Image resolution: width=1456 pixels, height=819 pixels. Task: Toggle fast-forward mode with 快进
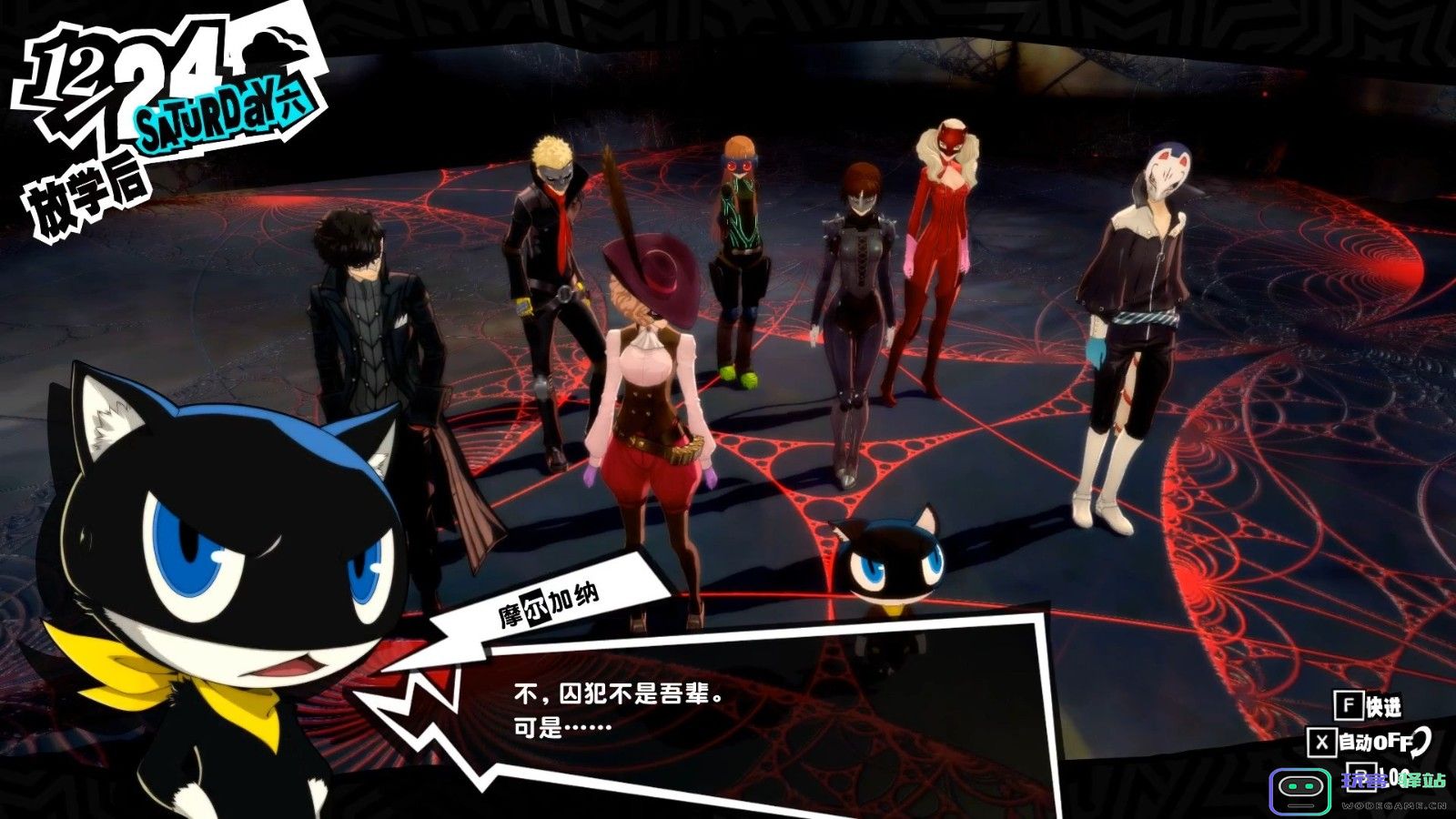pos(1384,705)
